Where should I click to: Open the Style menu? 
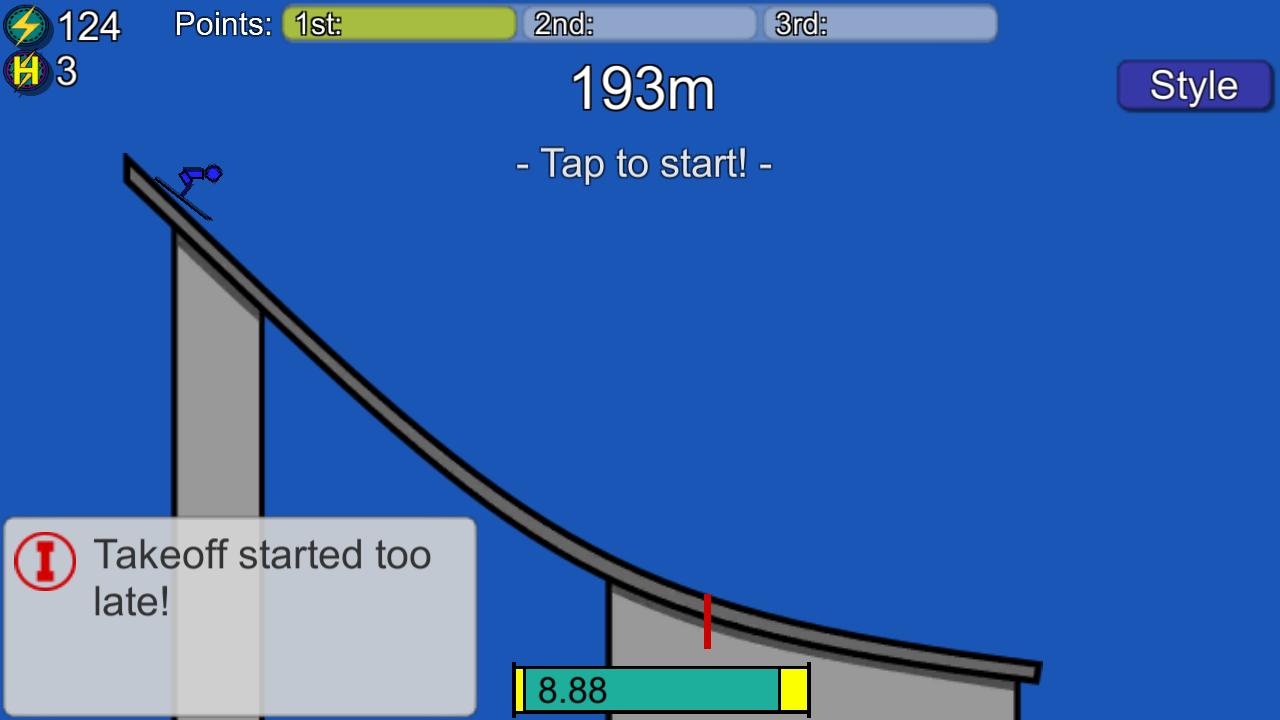click(x=1194, y=85)
